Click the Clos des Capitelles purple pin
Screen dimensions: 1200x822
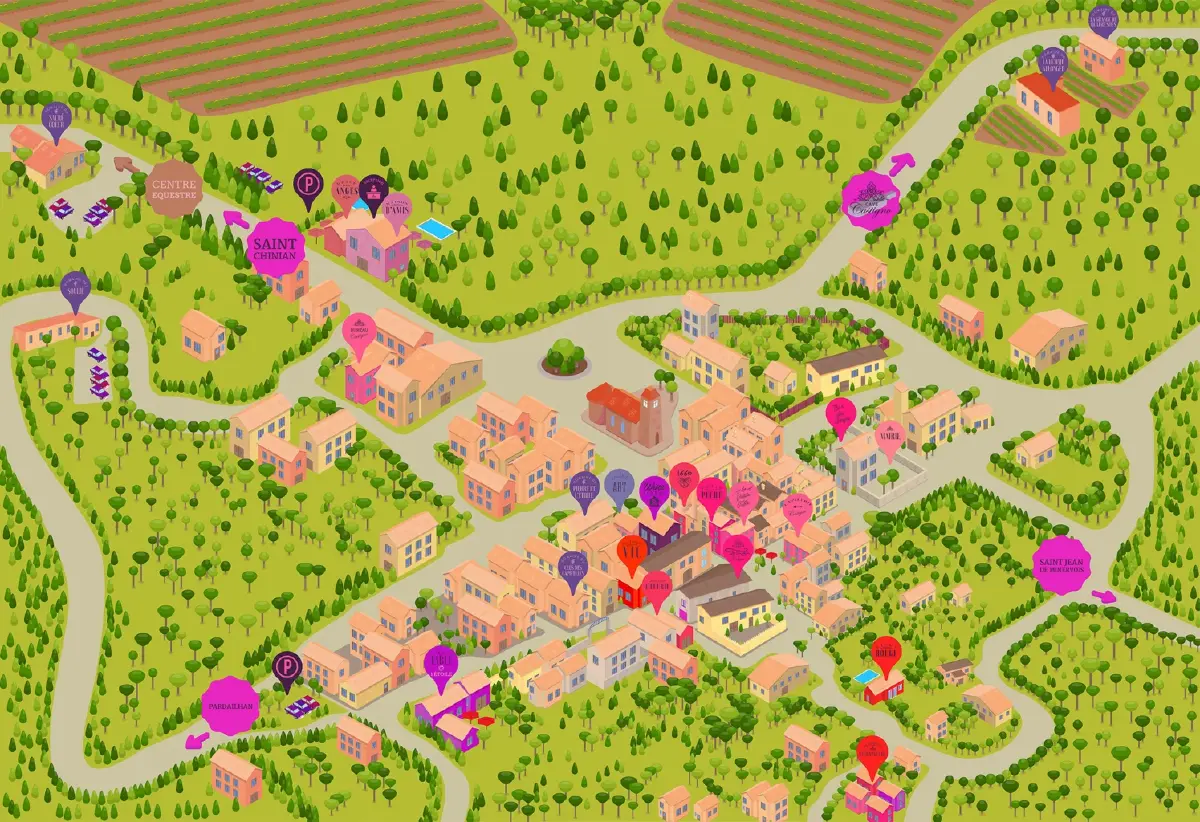573,567
